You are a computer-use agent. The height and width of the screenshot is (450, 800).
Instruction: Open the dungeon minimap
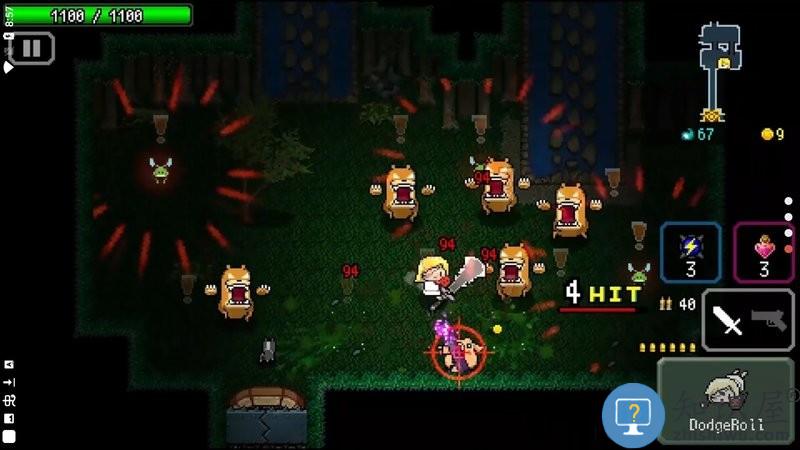pyautogui.click(x=718, y=70)
